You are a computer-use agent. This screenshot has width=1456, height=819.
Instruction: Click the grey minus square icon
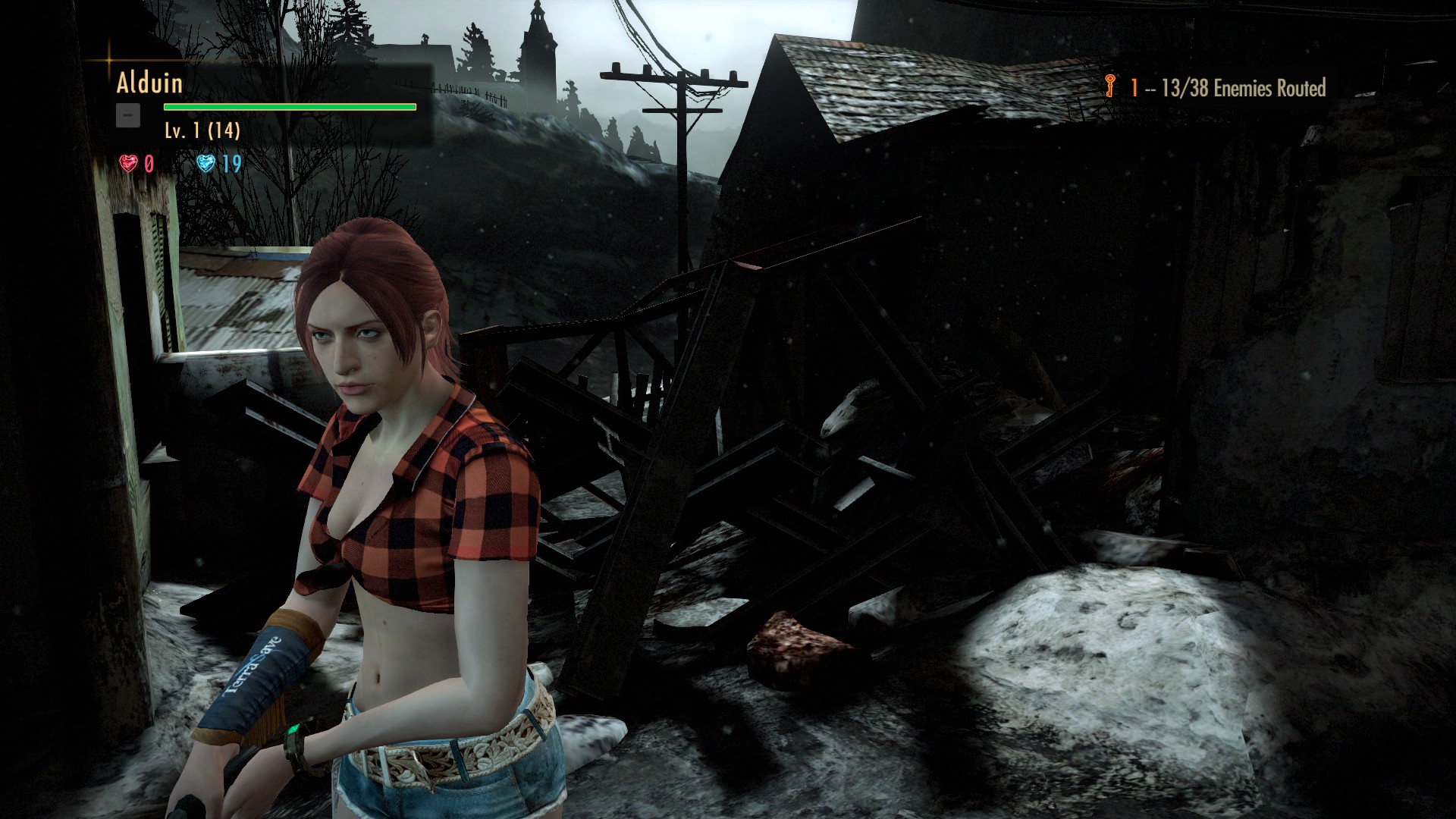(x=128, y=115)
